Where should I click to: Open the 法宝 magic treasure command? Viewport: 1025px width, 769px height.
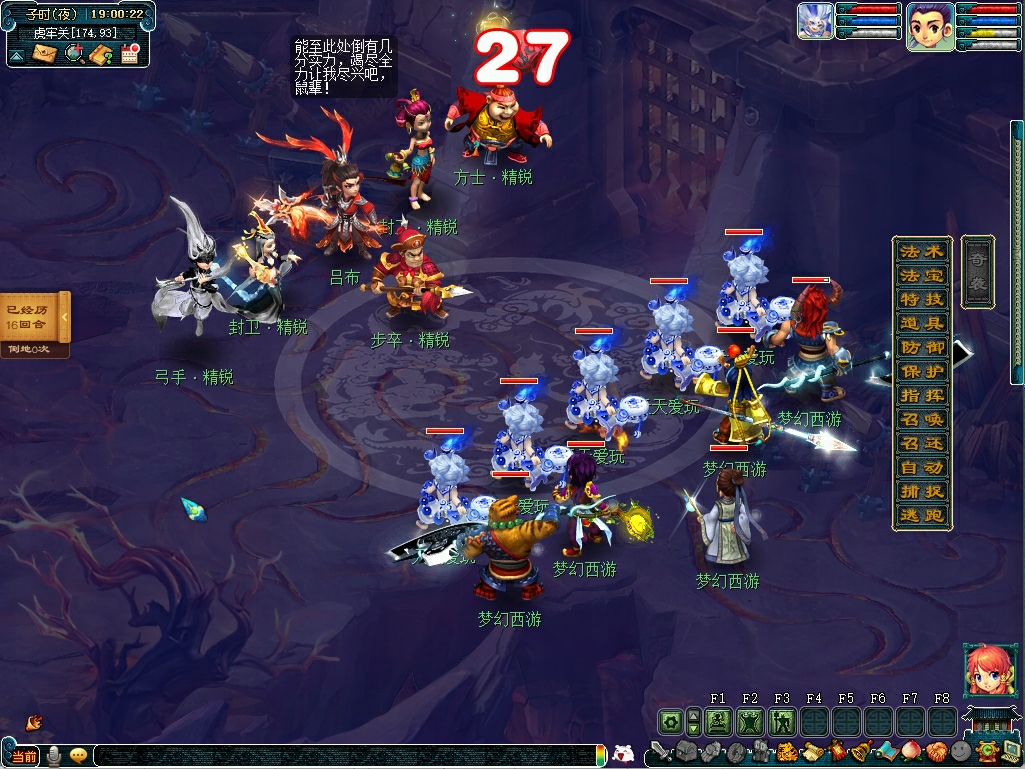921,275
